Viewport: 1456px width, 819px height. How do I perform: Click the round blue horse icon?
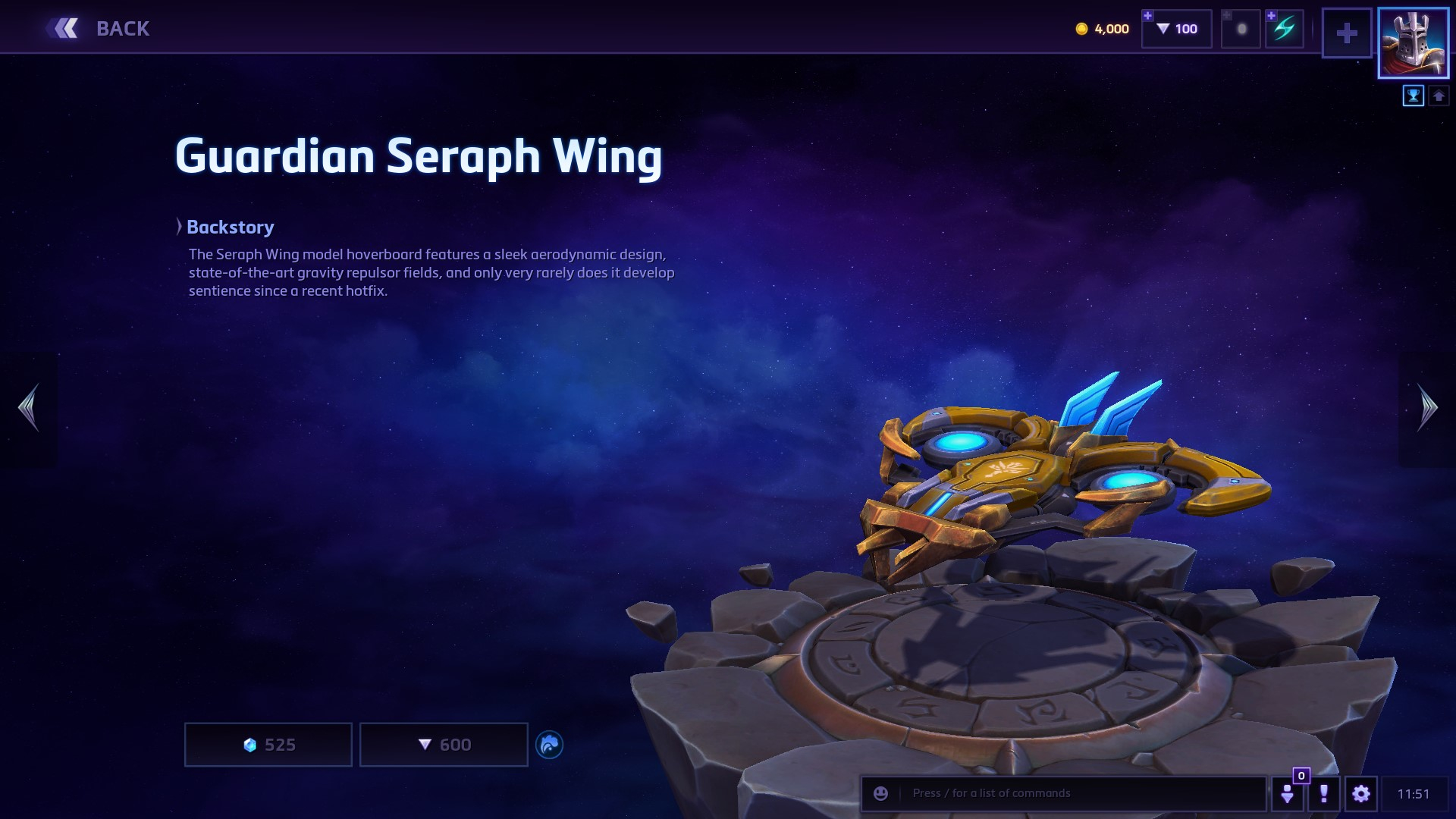pyautogui.click(x=549, y=745)
